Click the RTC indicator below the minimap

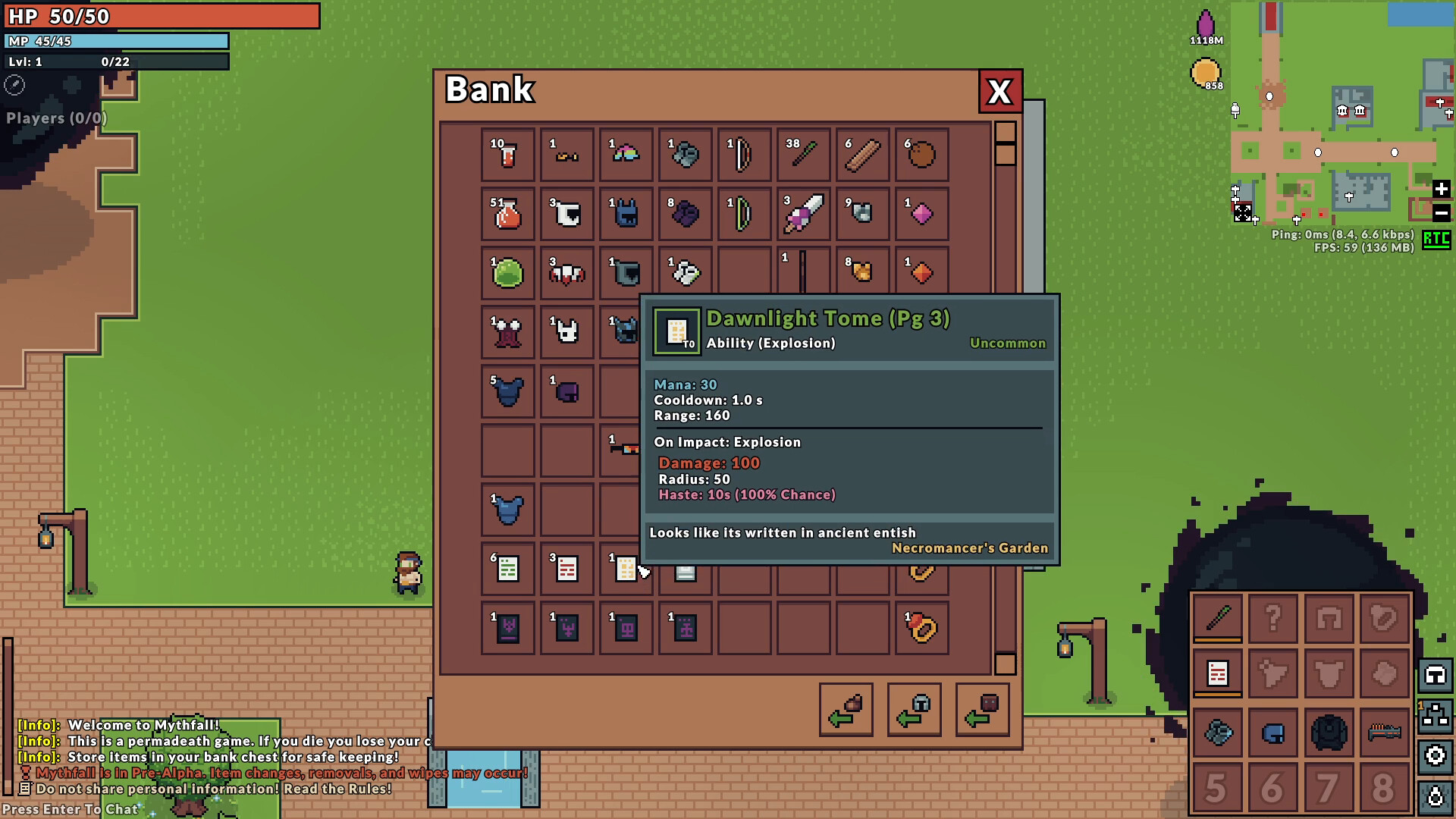pos(1436,241)
